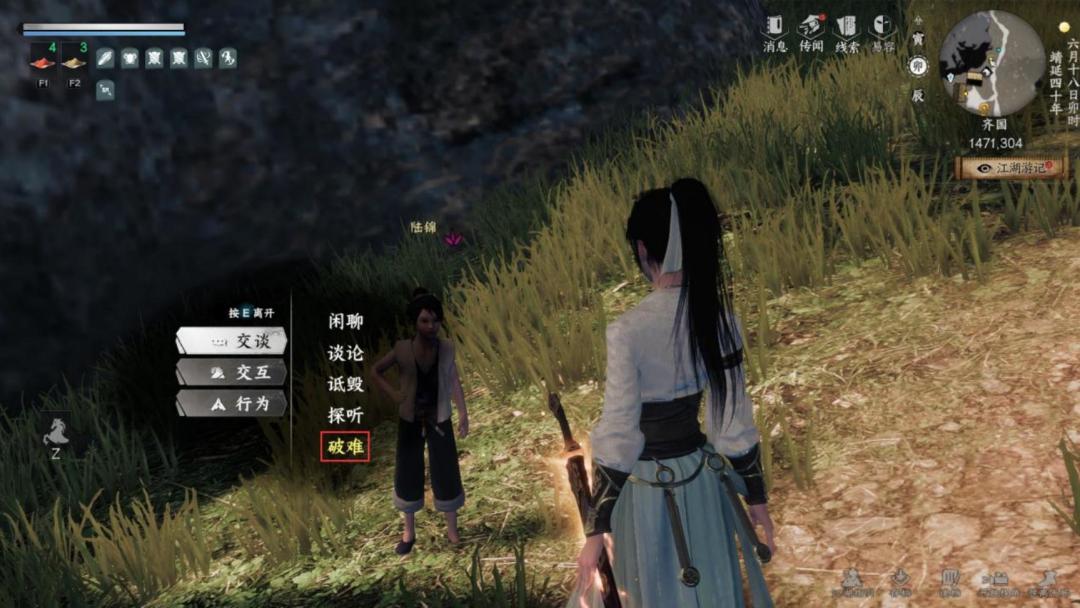
Task: Use the tan F2 consumable slot
Action: (x=74, y=60)
